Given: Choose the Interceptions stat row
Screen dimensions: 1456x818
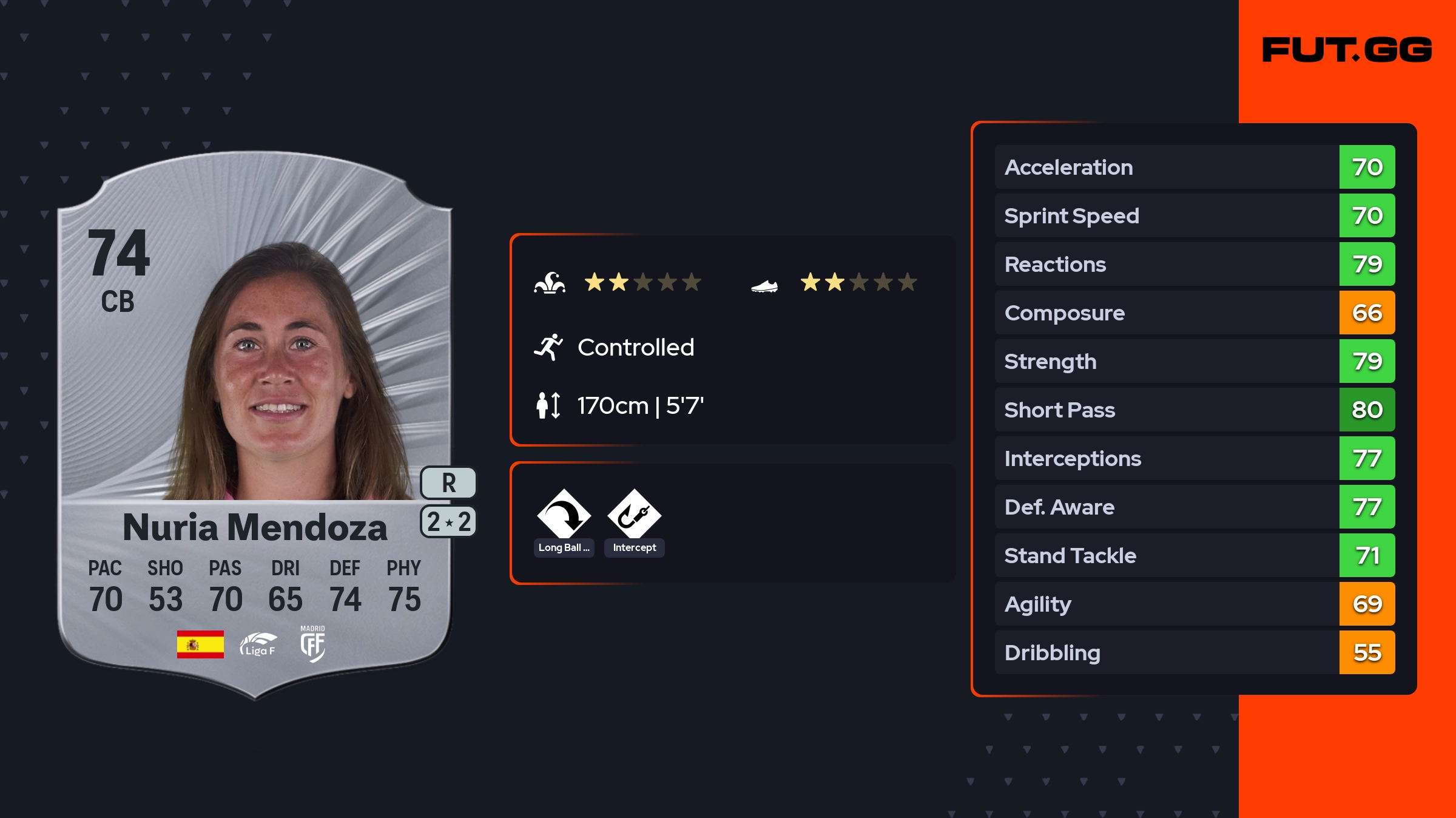Looking at the screenshot, I should click(1194, 458).
